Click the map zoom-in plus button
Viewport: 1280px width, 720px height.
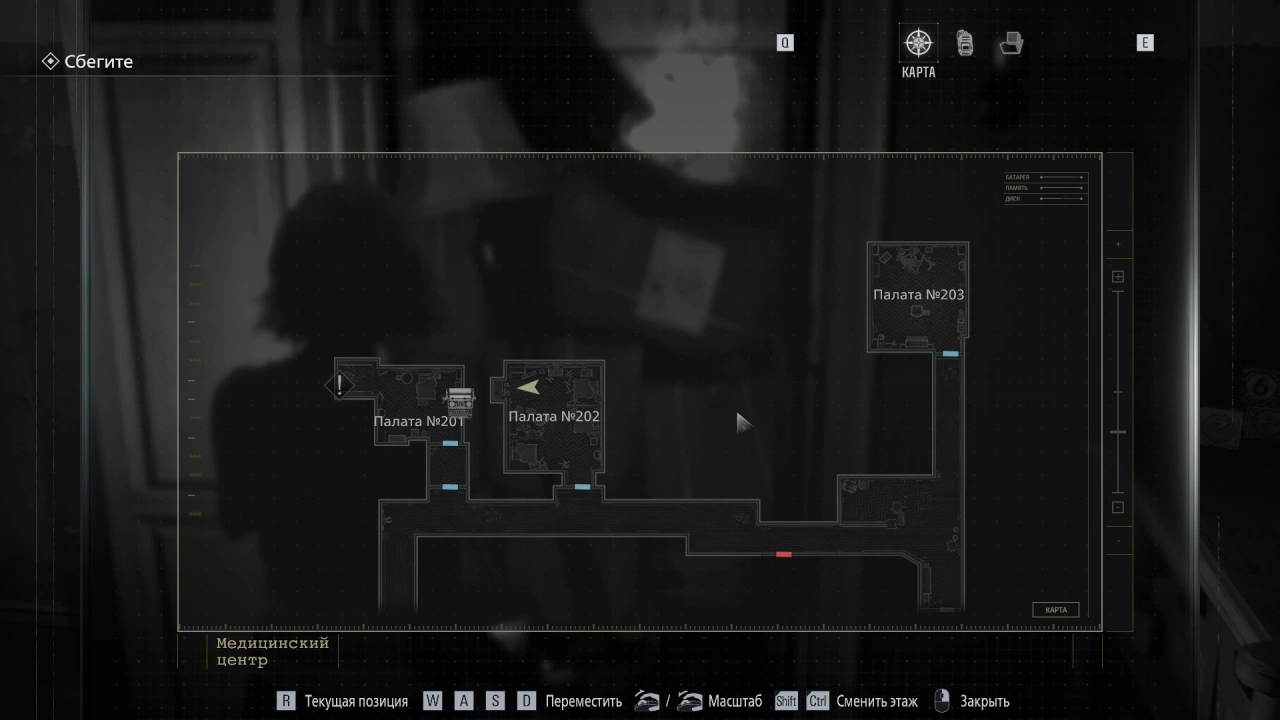point(1118,277)
